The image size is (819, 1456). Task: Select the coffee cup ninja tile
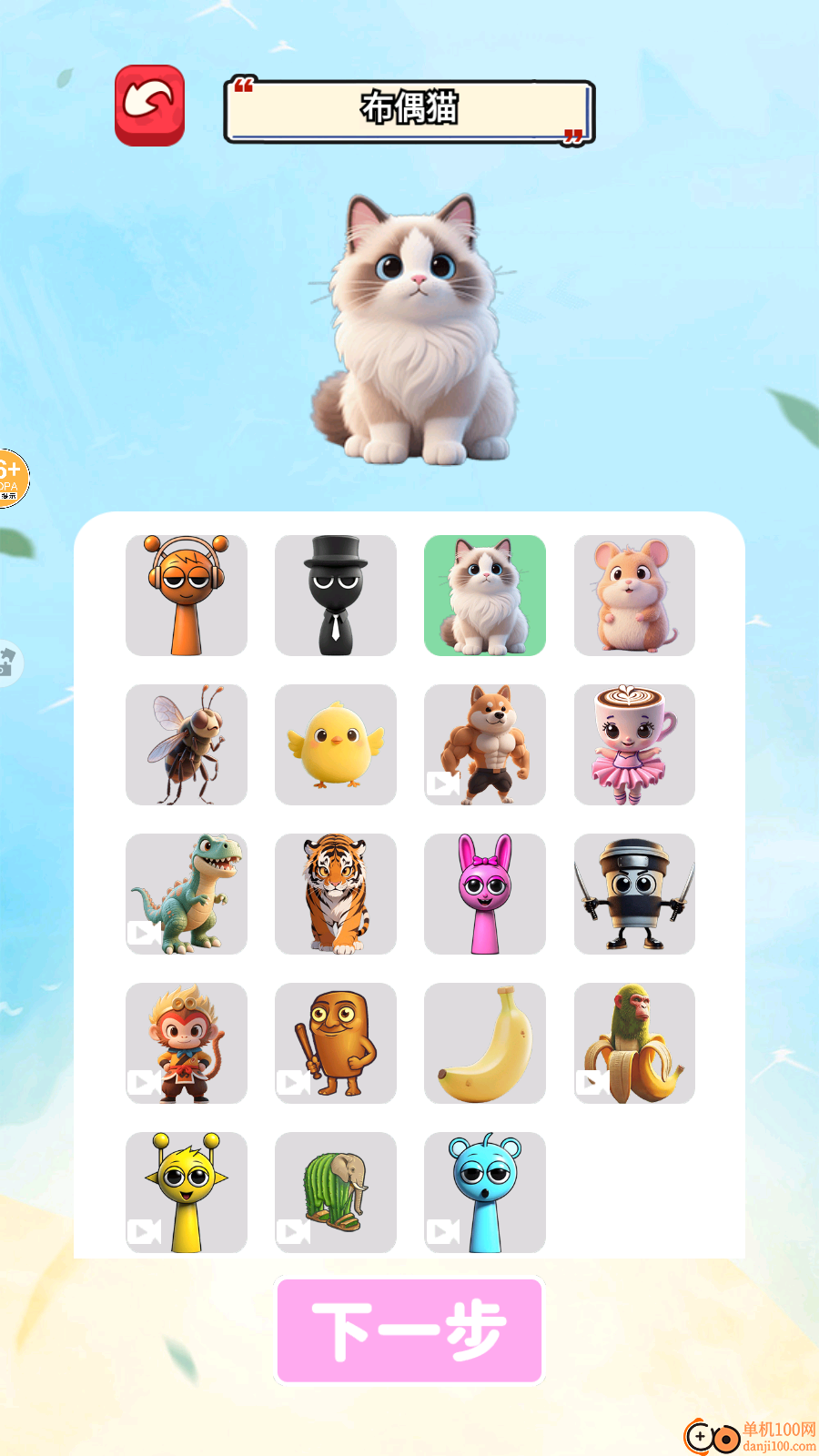[x=634, y=894]
